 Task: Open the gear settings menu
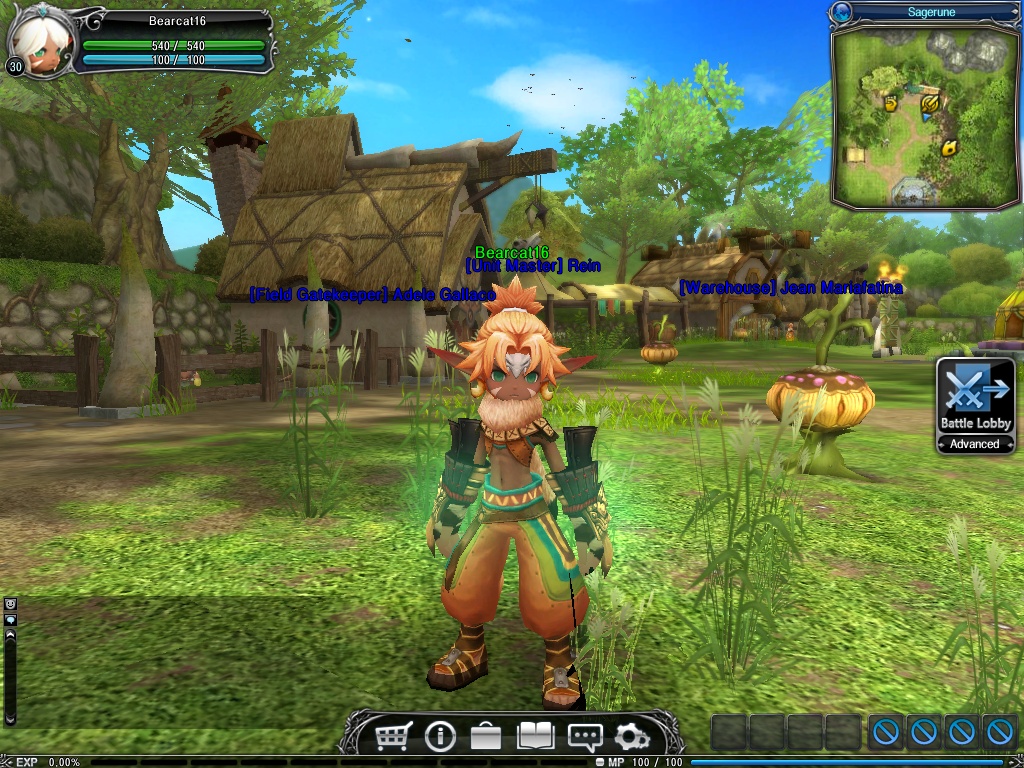point(631,737)
